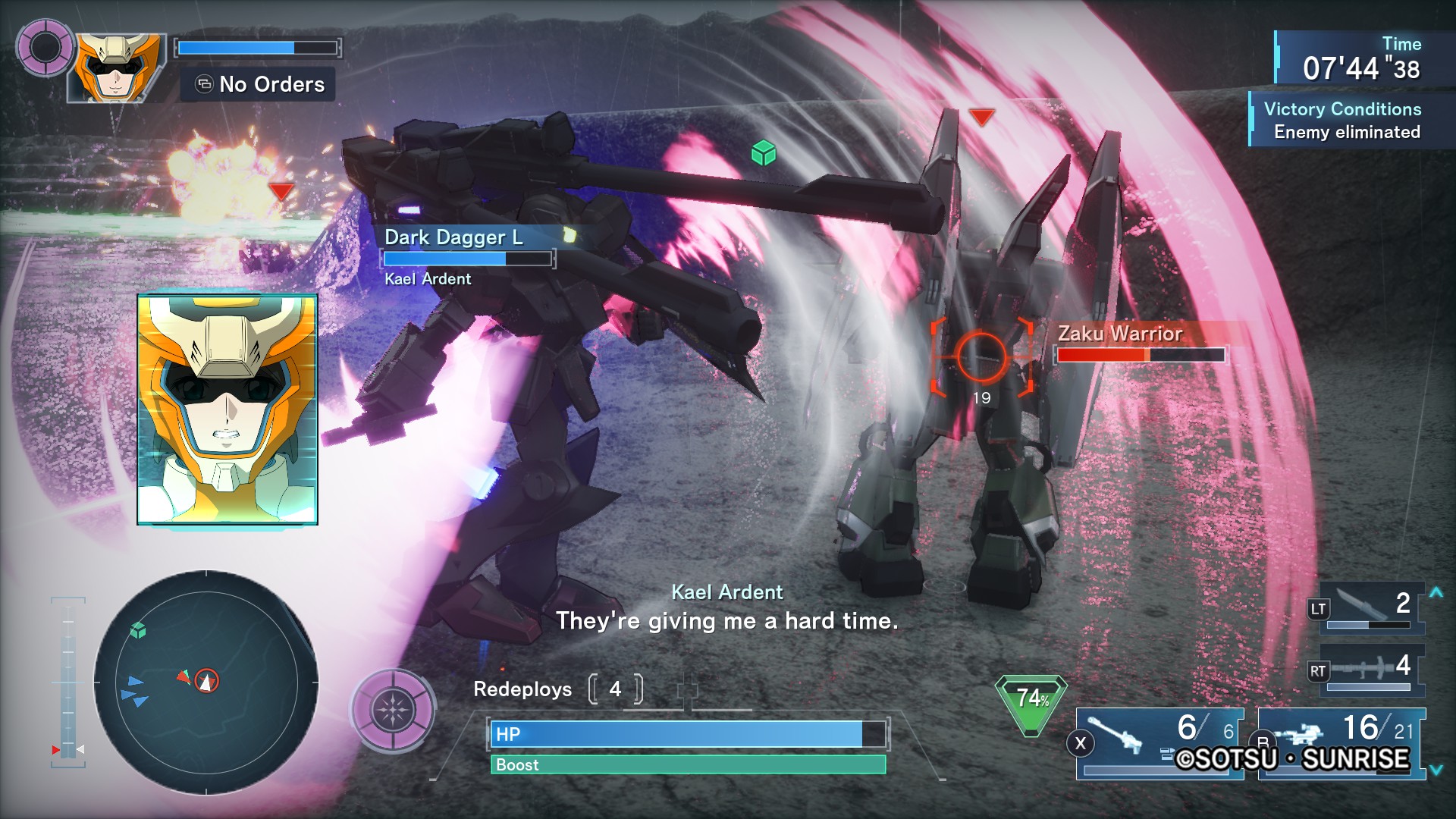Cycle weapon set with the upper cyan chevron
Screen dimensions: 1456x819
coord(1436,592)
